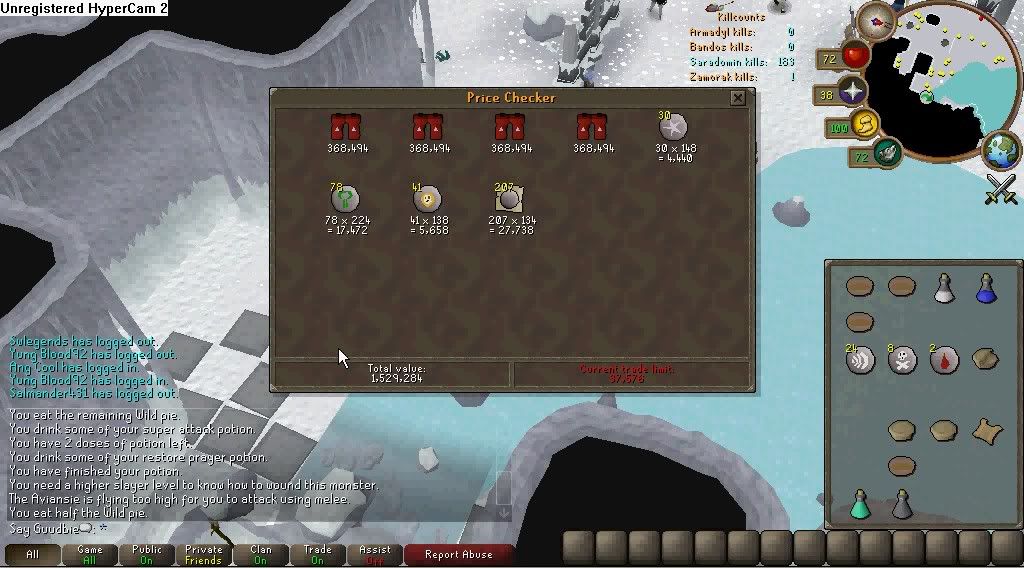Screen dimensions: 1024x568
Task: Select the stack of 30 star runes
Action: pos(672,127)
